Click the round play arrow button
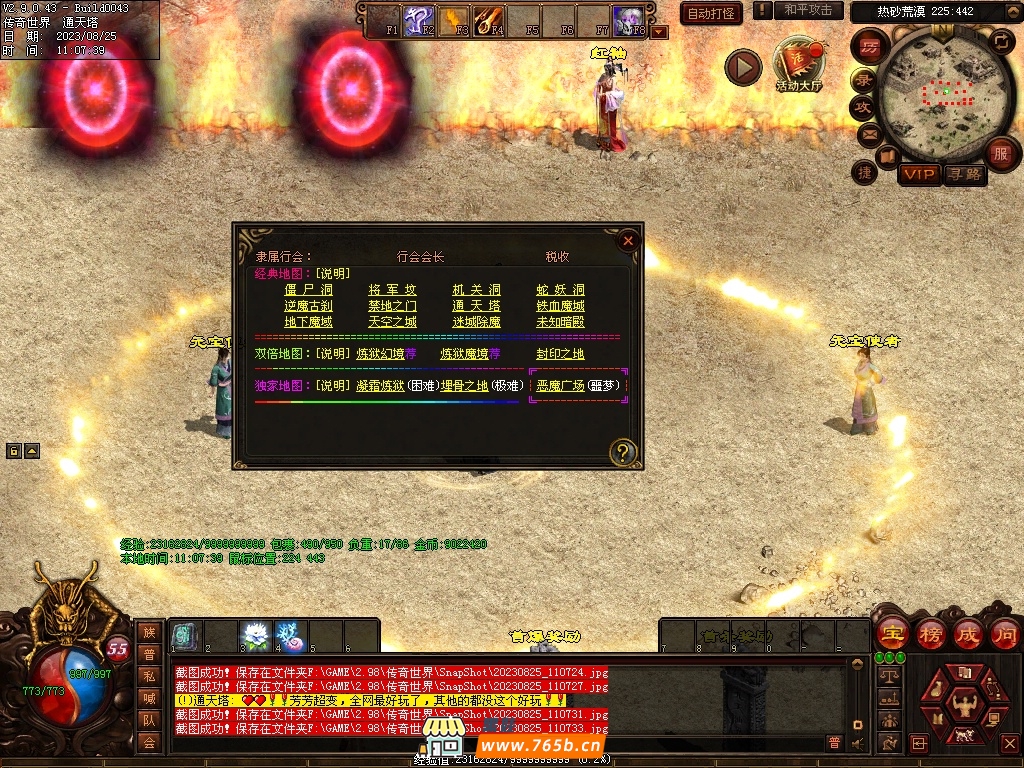1024x768 pixels. (743, 68)
